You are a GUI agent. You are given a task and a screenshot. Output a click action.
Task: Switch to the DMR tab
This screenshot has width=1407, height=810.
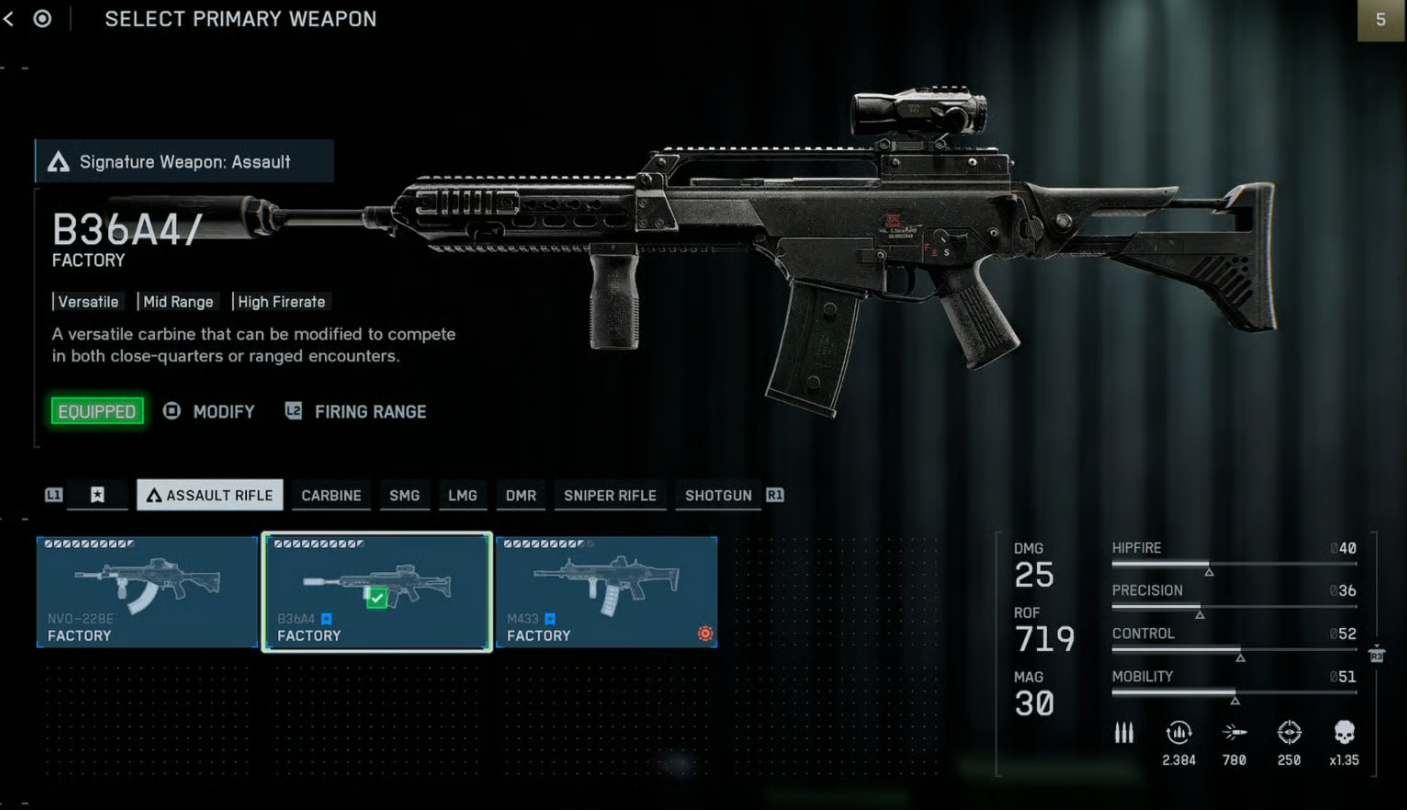[521, 495]
